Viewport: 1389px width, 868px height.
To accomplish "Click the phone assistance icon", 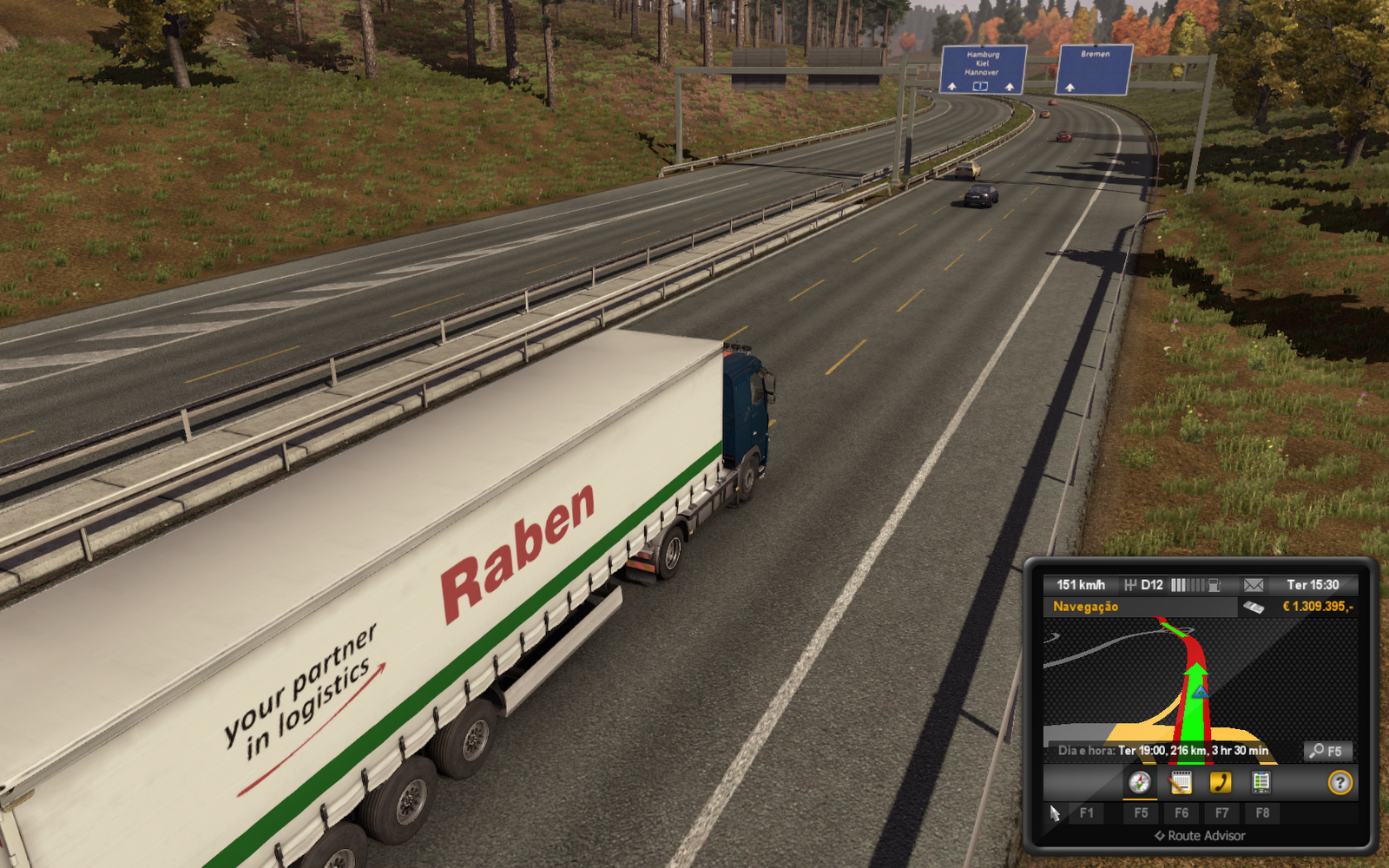I will [x=1221, y=782].
